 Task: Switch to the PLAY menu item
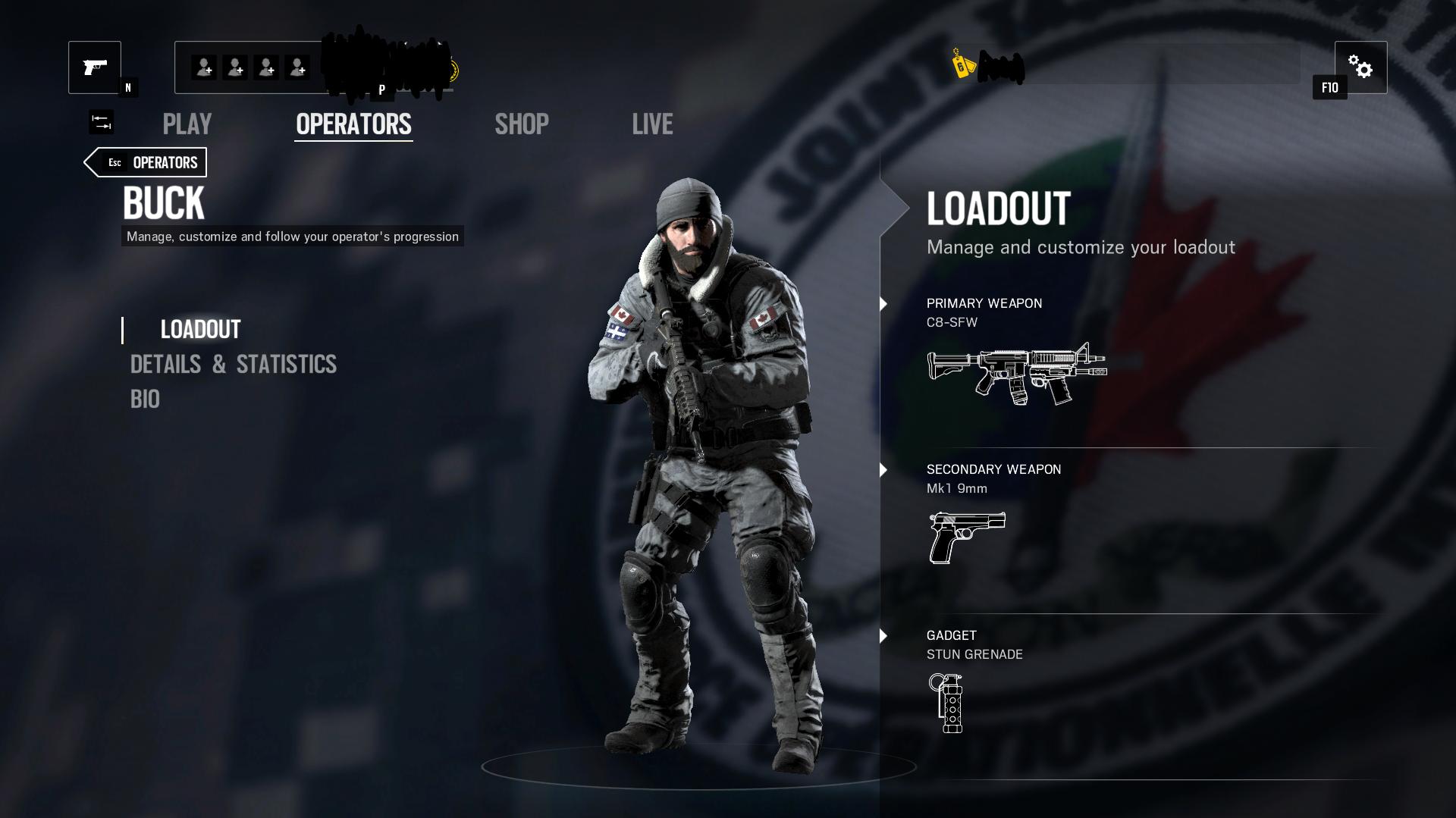click(x=187, y=124)
